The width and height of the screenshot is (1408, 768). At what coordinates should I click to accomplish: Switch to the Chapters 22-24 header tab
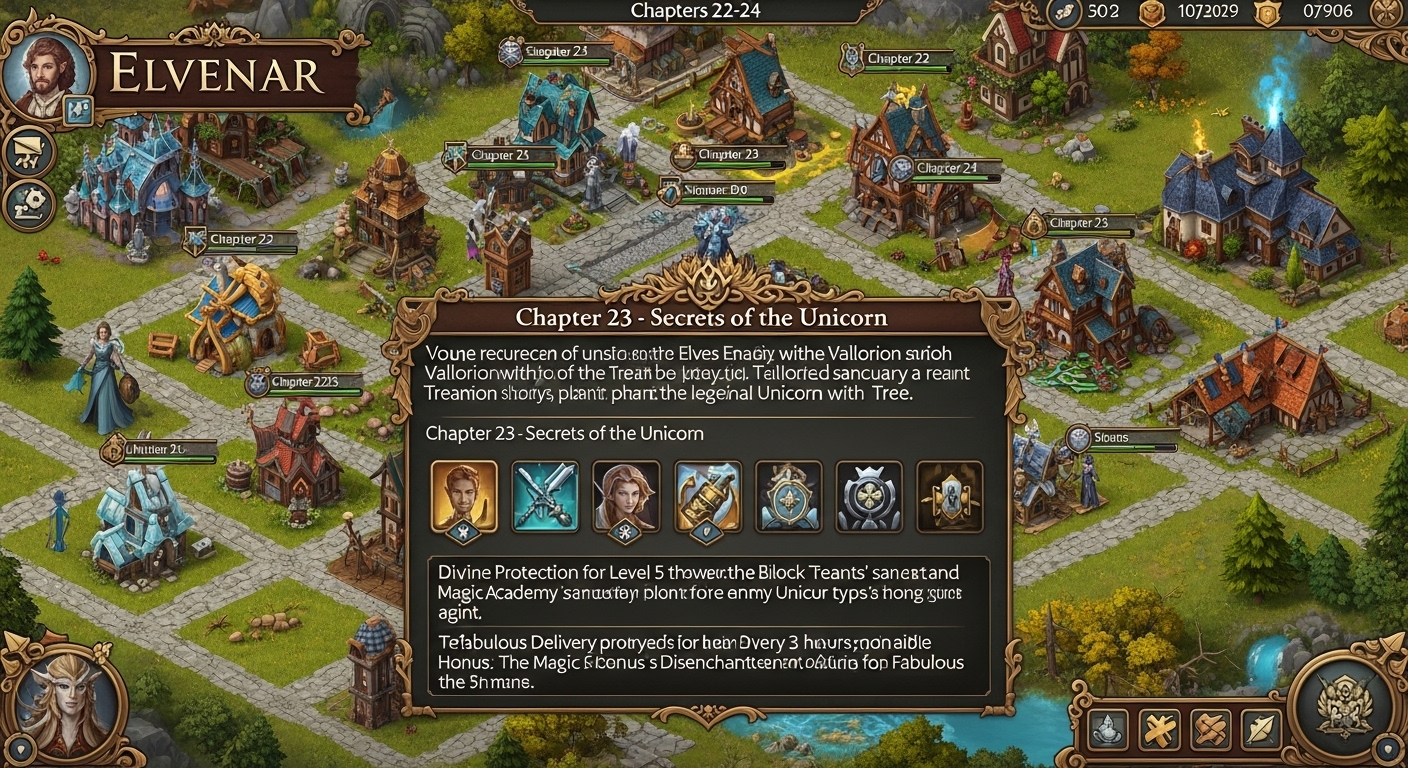(695, 11)
